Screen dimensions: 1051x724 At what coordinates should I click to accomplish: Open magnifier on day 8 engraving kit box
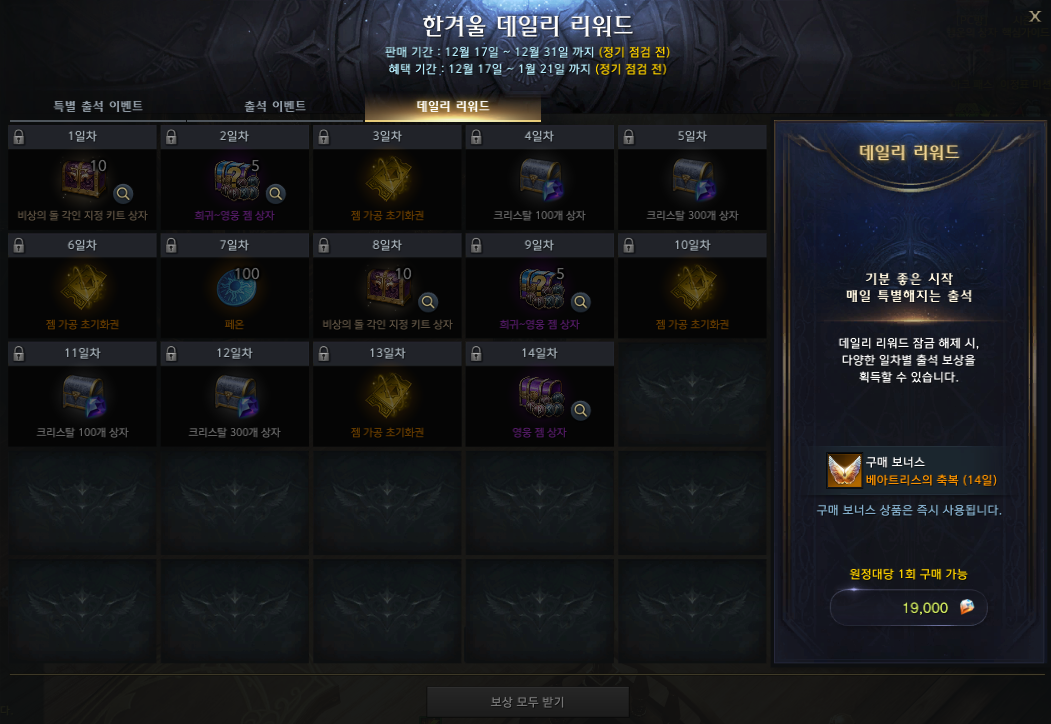(x=428, y=301)
